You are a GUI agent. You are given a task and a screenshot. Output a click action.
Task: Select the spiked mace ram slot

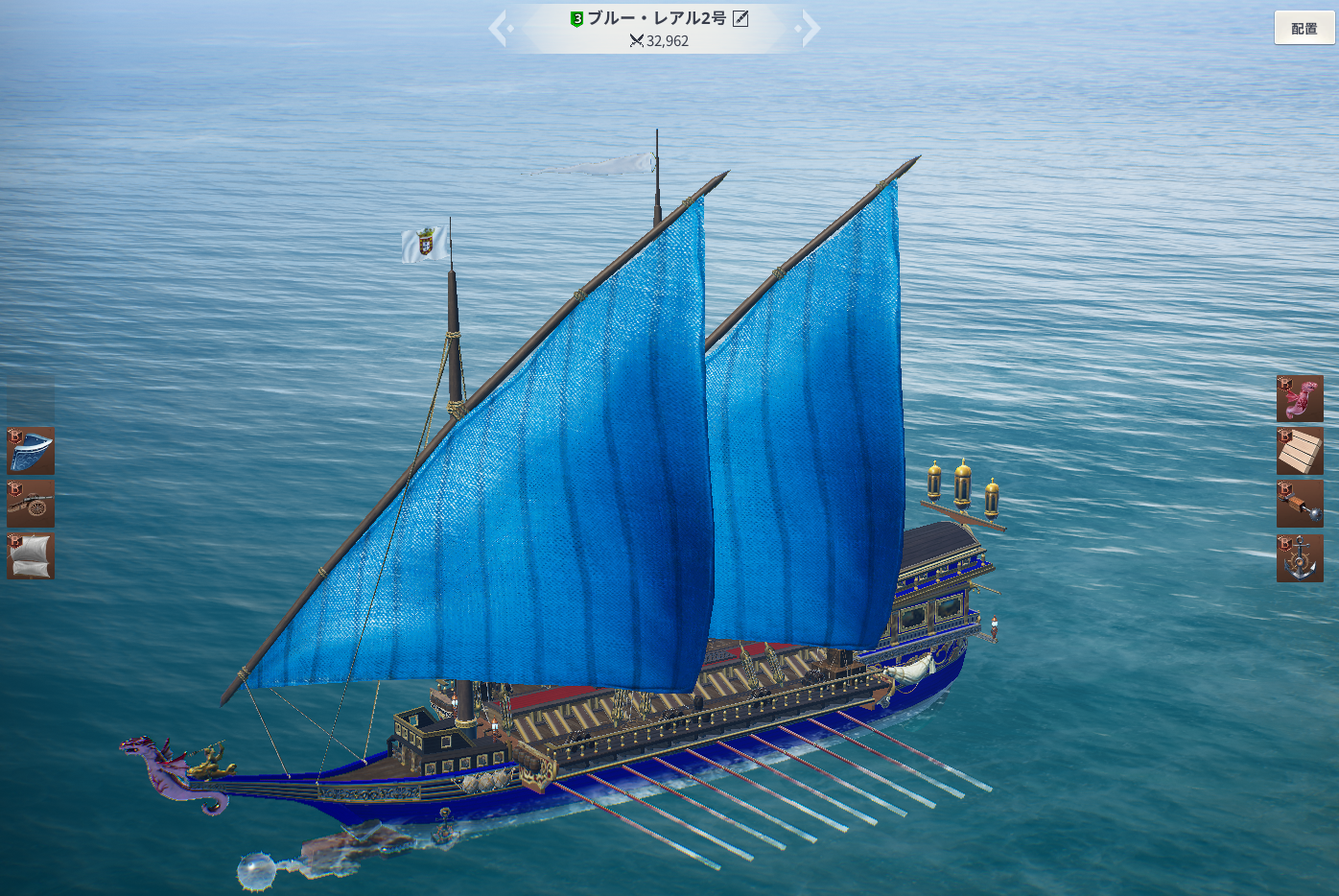point(1300,505)
